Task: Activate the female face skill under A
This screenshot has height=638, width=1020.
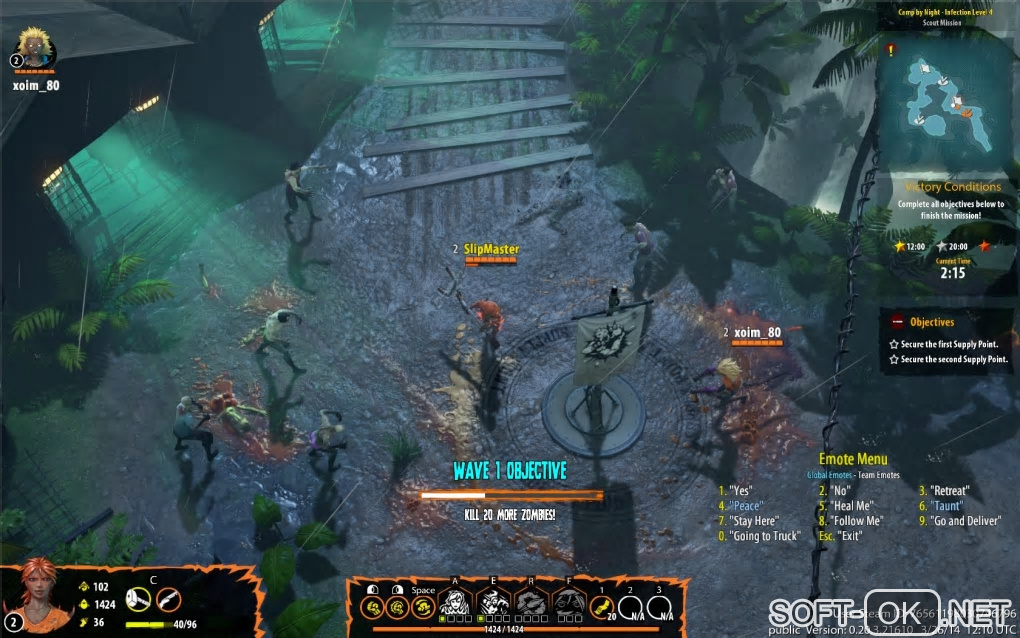Action: click(456, 601)
